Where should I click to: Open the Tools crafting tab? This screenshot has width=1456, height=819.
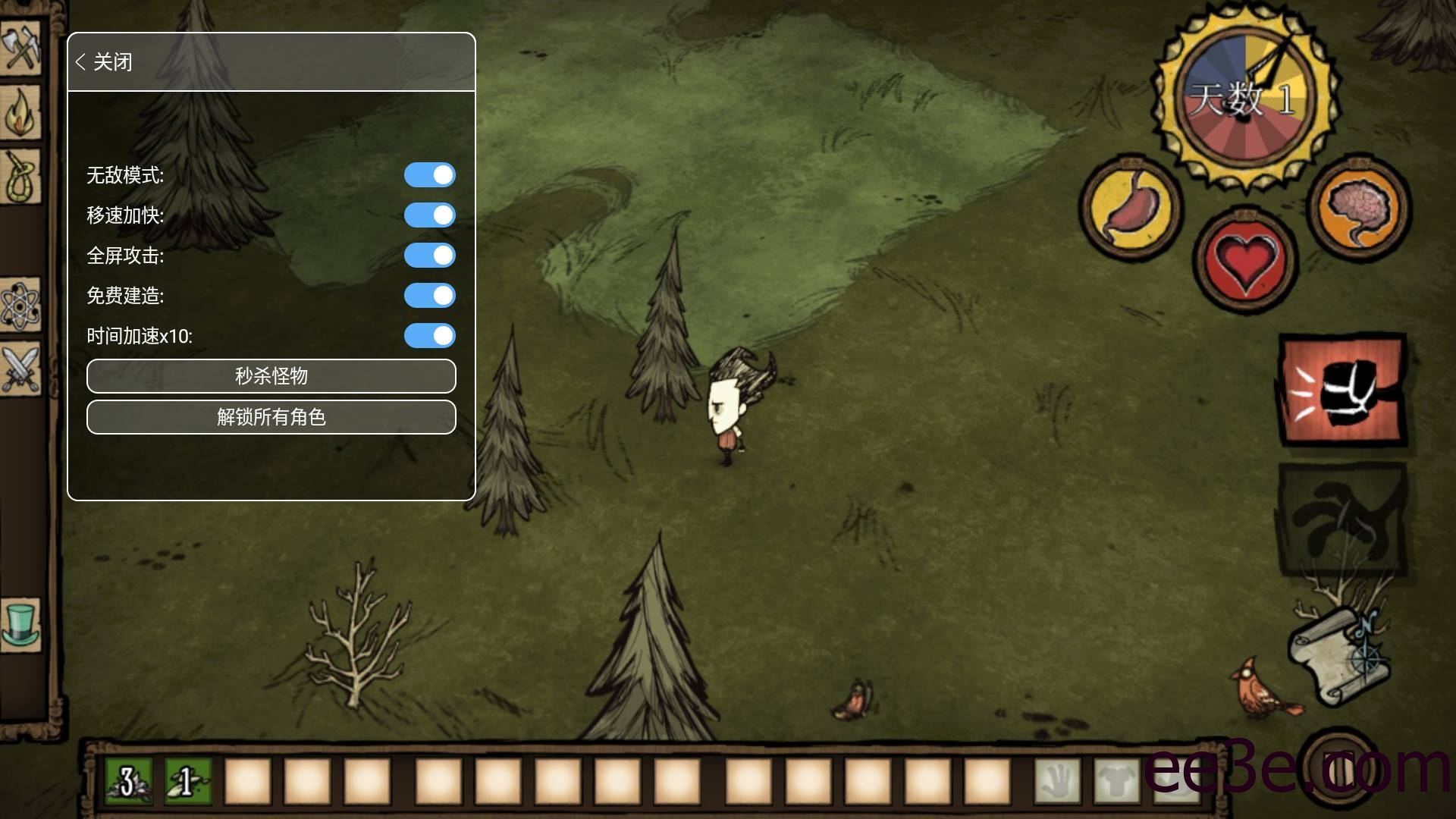pyautogui.click(x=20, y=47)
